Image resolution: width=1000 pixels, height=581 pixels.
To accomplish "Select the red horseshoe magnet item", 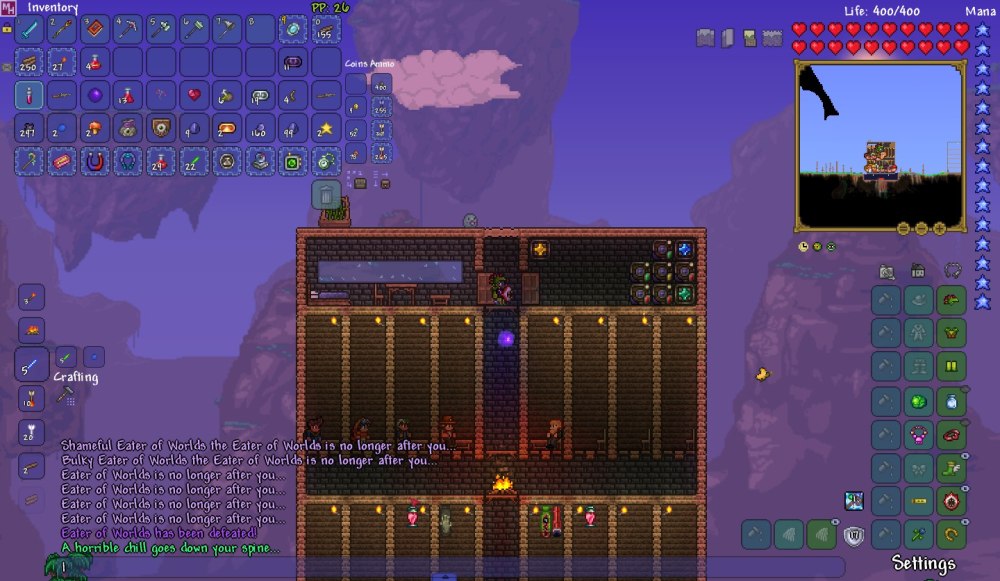I will click(95, 161).
